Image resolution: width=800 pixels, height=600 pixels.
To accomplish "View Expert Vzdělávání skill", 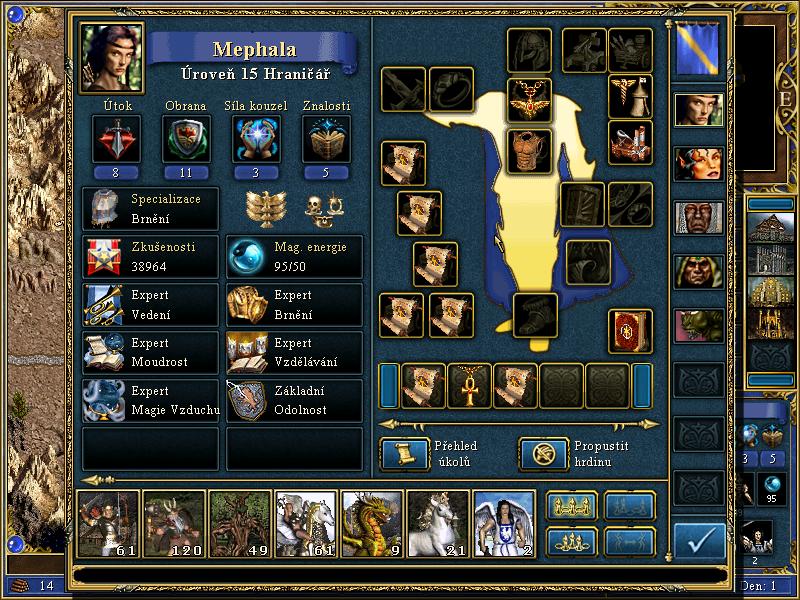I will coord(294,352).
